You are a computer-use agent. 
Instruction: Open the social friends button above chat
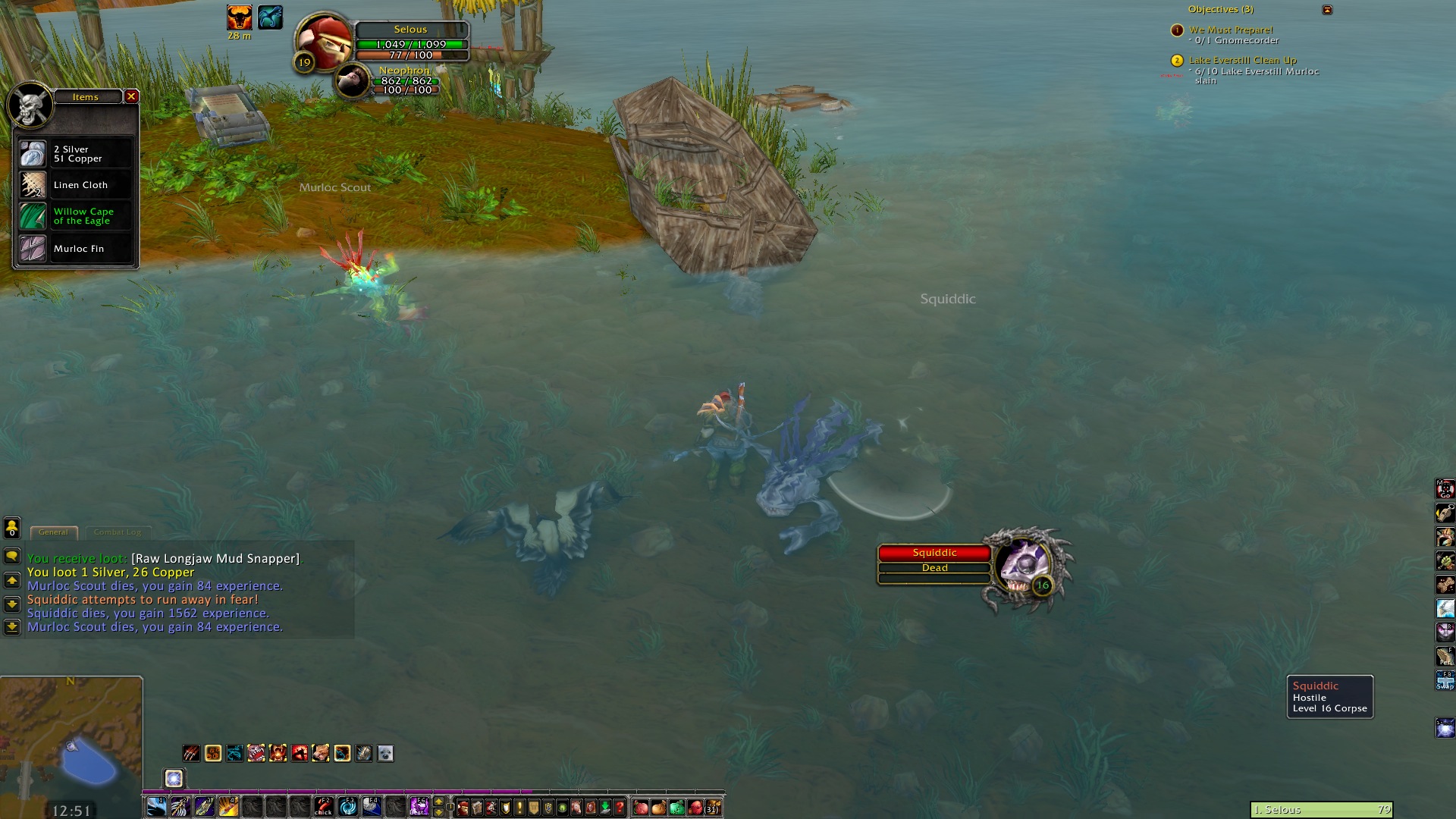[x=12, y=527]
